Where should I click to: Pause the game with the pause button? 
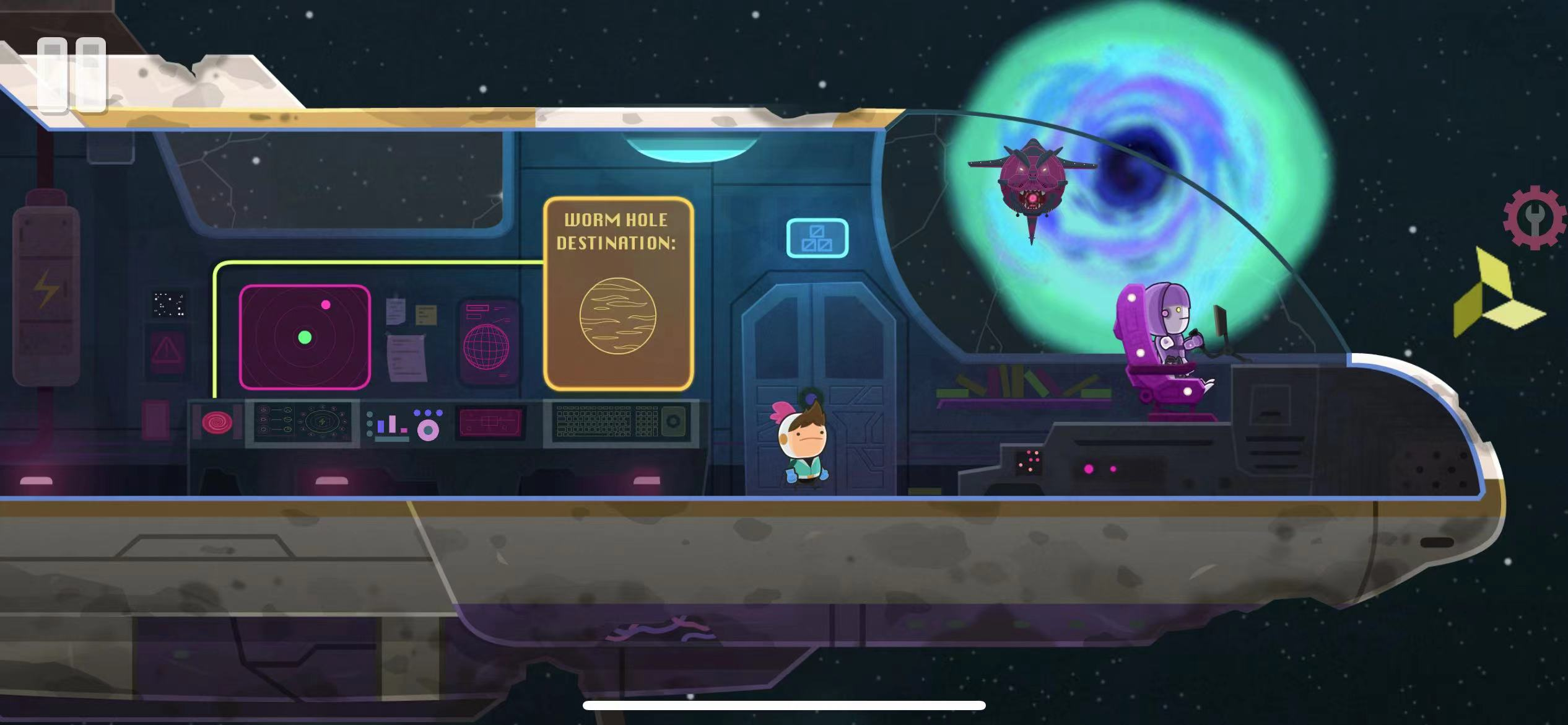point(71,75)
